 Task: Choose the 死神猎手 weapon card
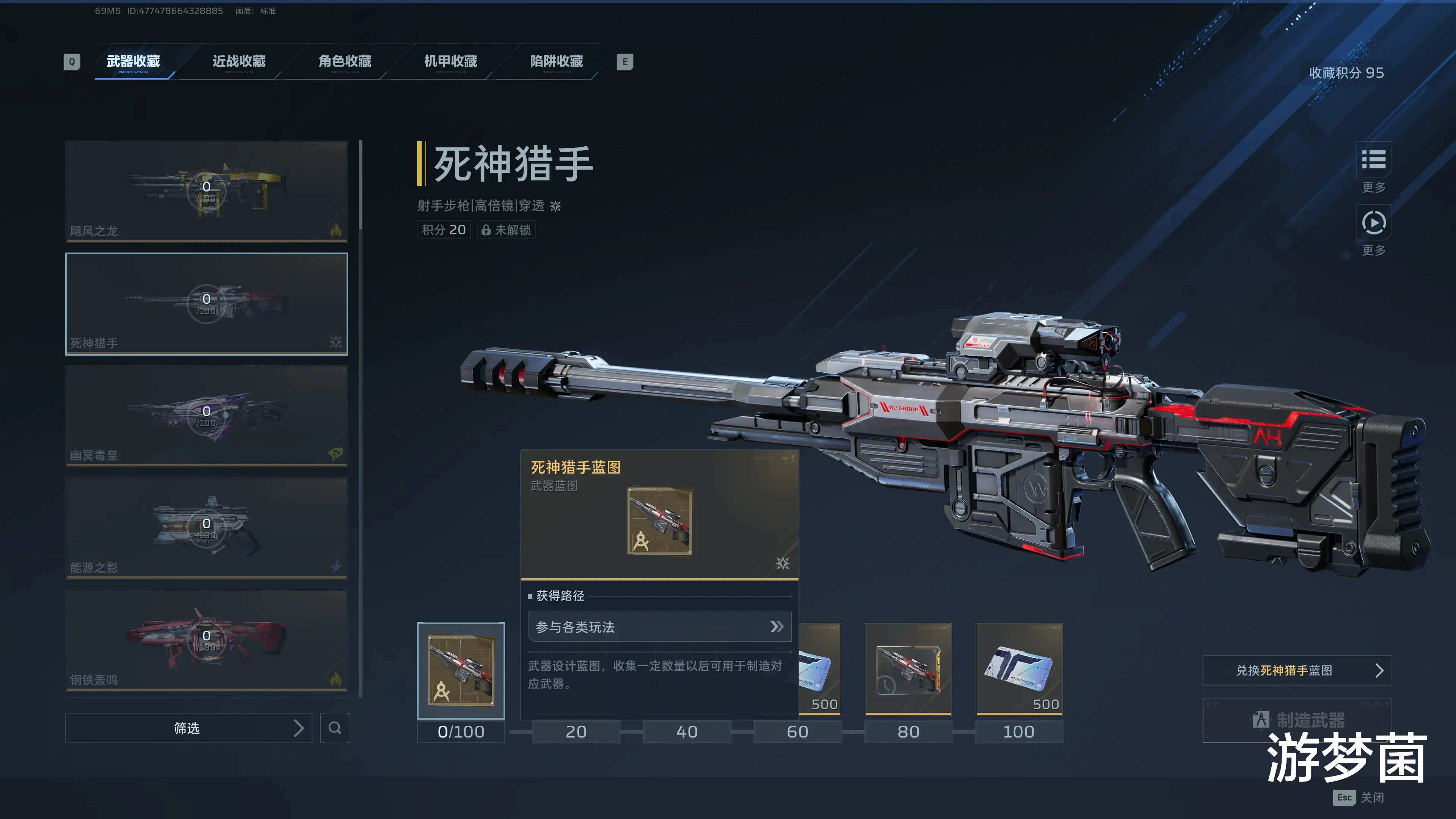click(x=206, y=303)
